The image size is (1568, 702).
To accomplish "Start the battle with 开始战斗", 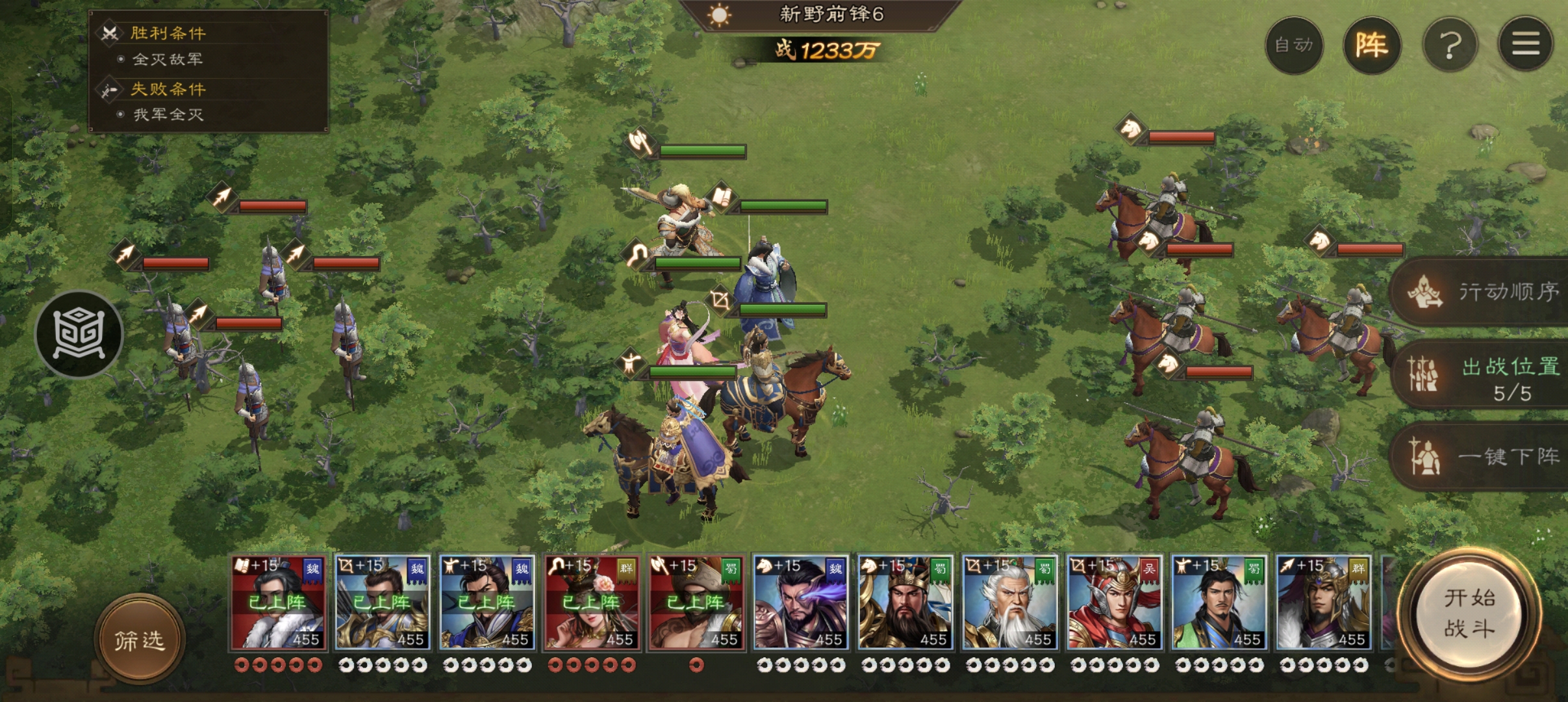I will [x=1469, y=614].
